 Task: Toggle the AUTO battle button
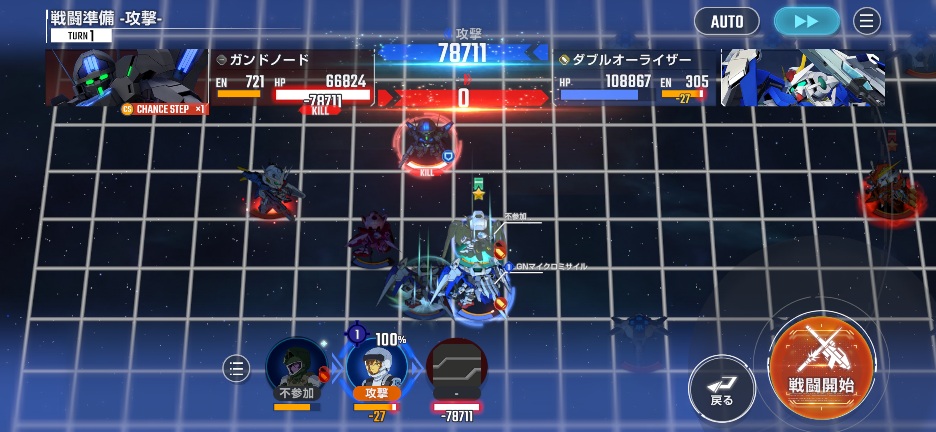[x=726, y=21]
